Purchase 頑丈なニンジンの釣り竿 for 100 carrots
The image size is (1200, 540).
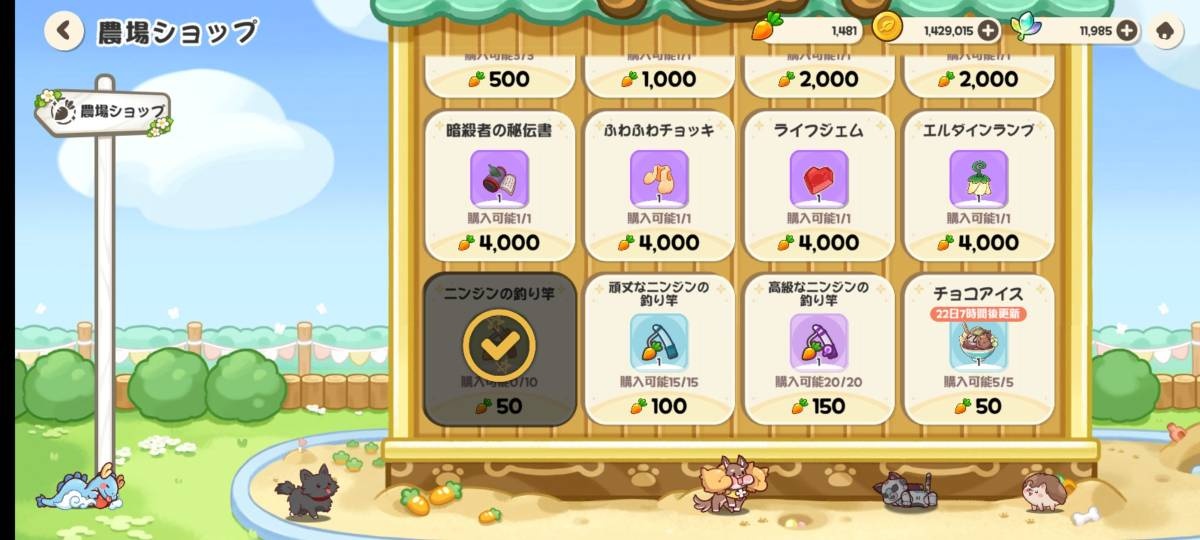pos(659,349)
